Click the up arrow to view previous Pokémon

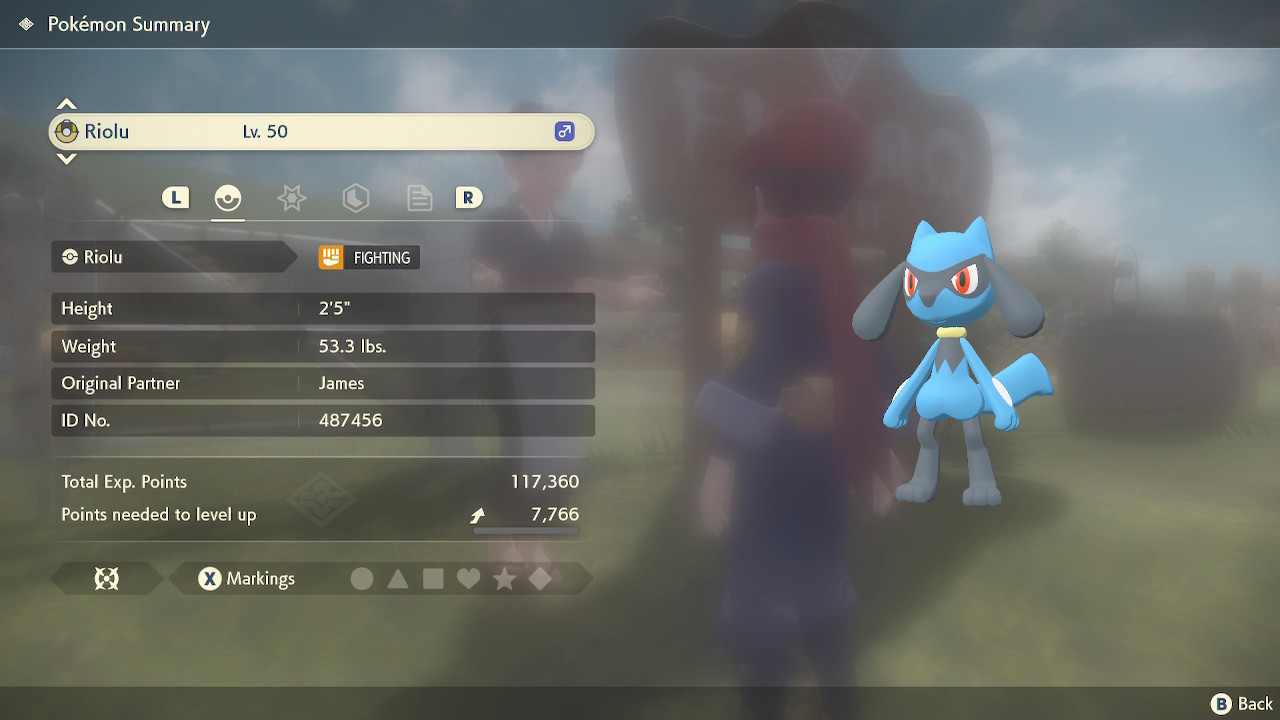click(x=66, y=102)
